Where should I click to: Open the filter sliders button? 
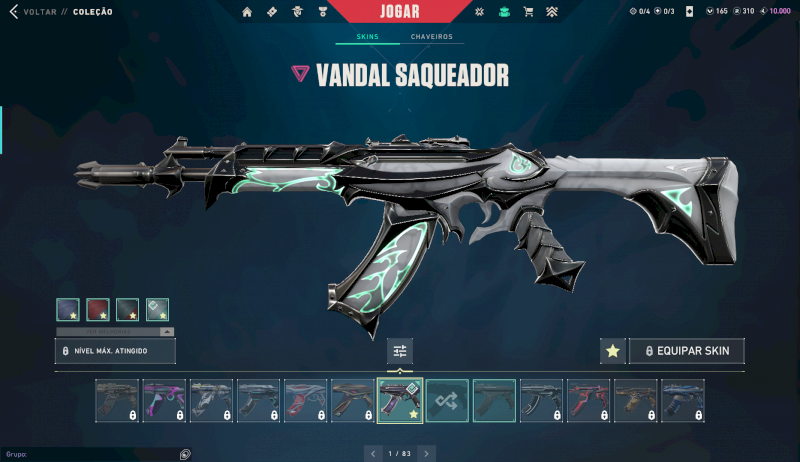pyautogui.click(x=400, y=351)
